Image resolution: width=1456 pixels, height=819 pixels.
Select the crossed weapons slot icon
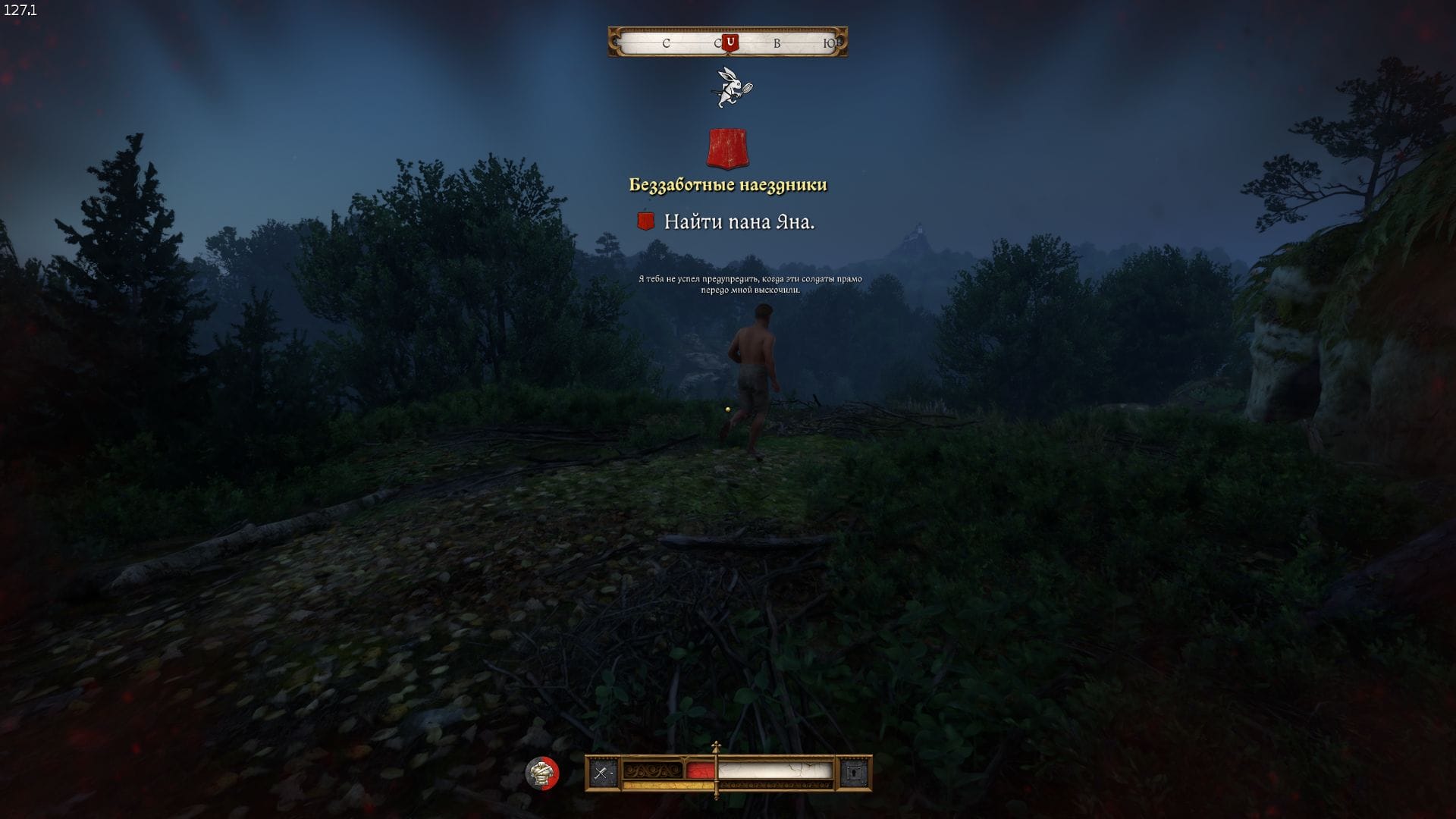coord(603,773)
